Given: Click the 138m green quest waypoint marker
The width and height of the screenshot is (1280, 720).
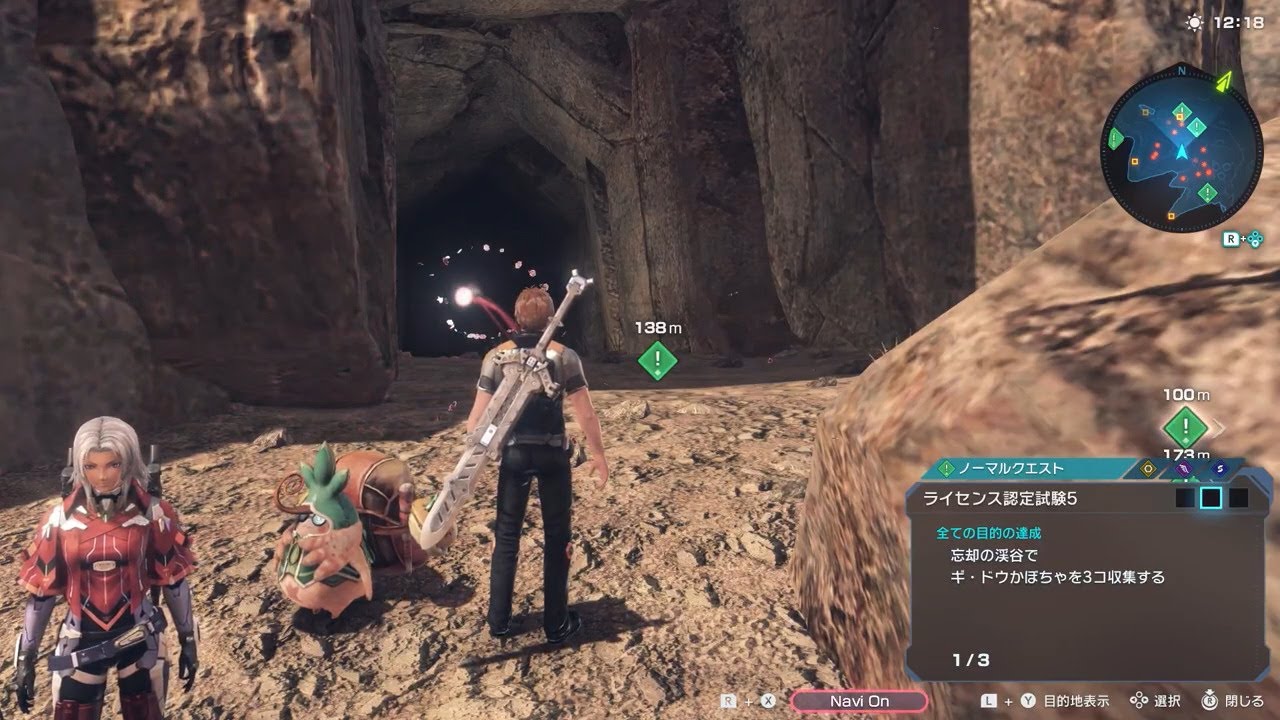Looking at the screenshot, I should 657,360.
